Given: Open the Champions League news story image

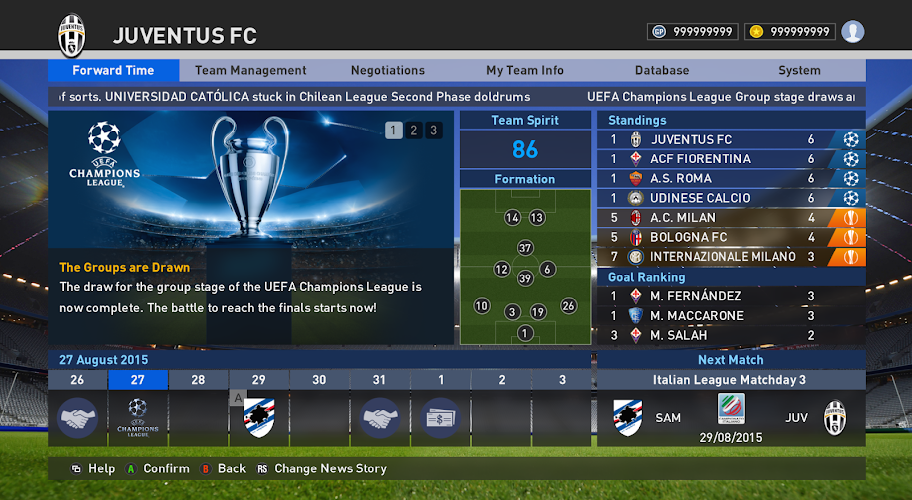Looking at the screenshot, I should tap(250, 180).
